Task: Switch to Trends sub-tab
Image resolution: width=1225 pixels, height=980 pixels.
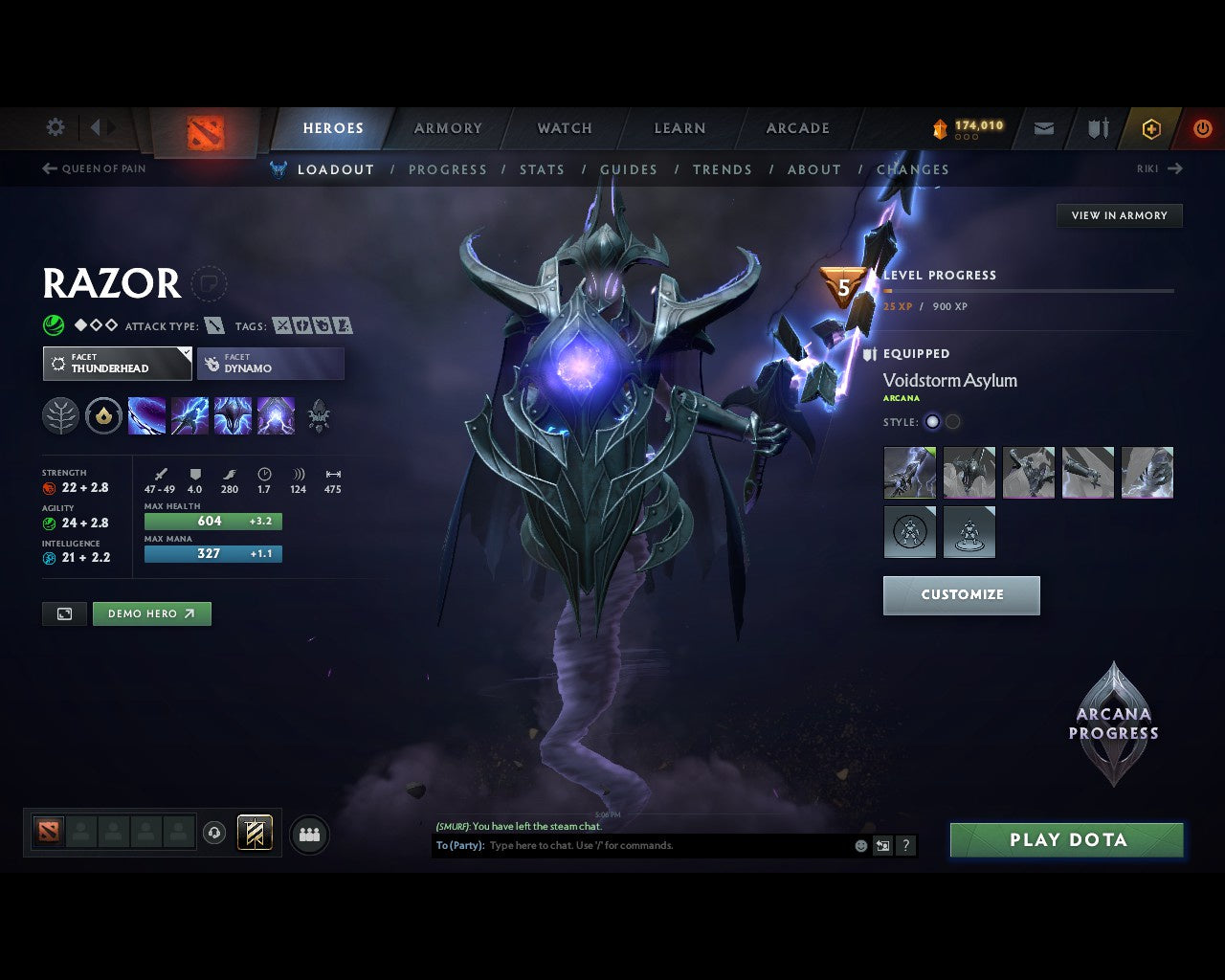Action: (x=723, y=169)
